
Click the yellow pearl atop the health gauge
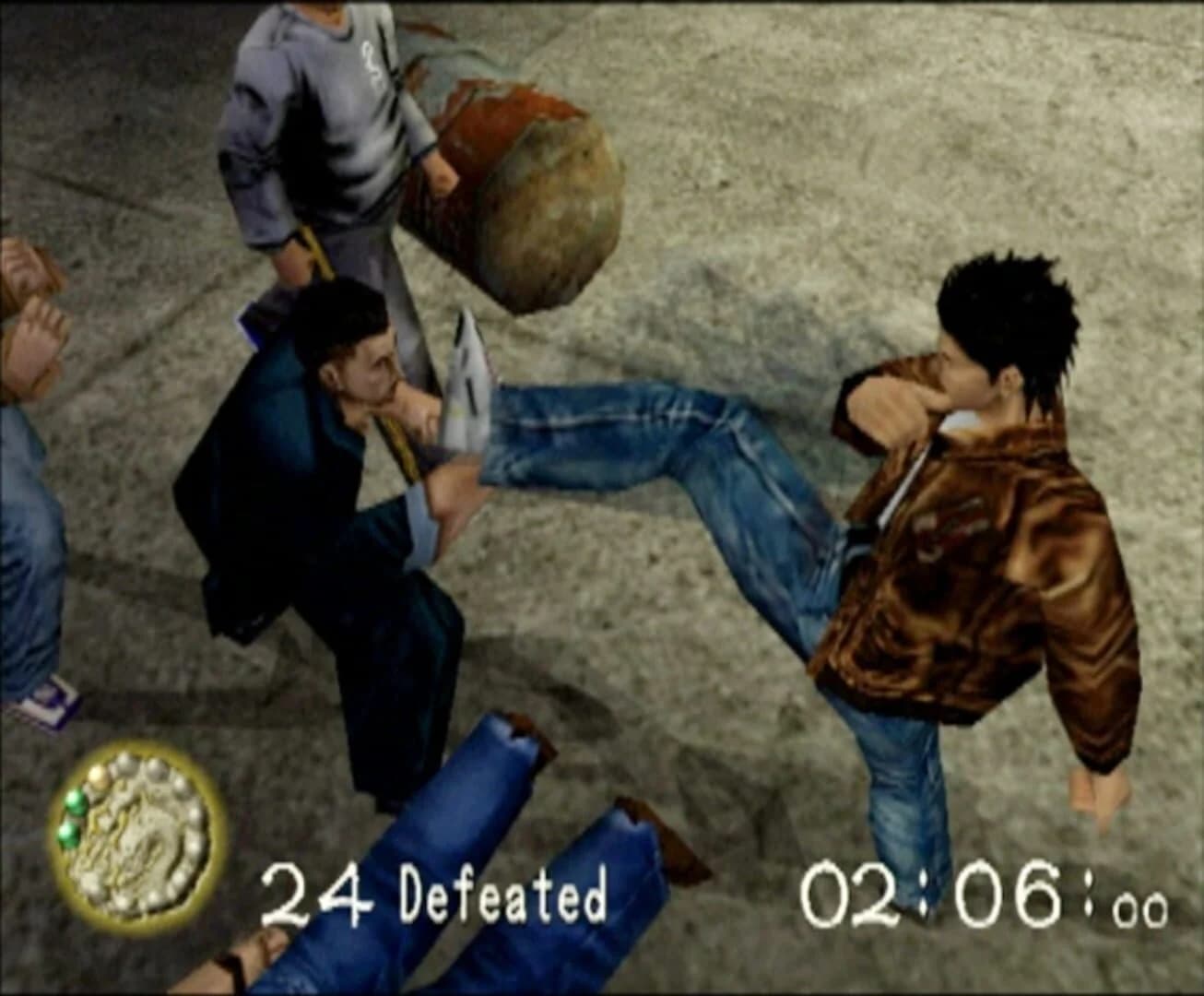[x=98, y=777]
